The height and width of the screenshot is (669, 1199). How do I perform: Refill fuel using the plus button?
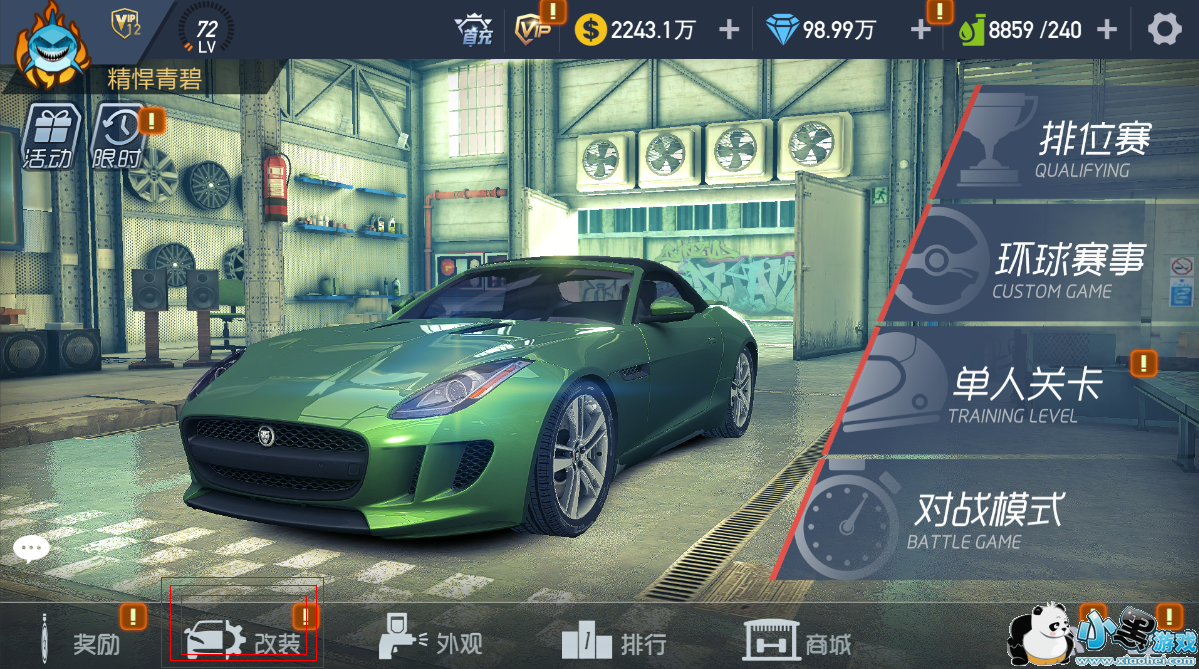click(x=1106, y=29)
